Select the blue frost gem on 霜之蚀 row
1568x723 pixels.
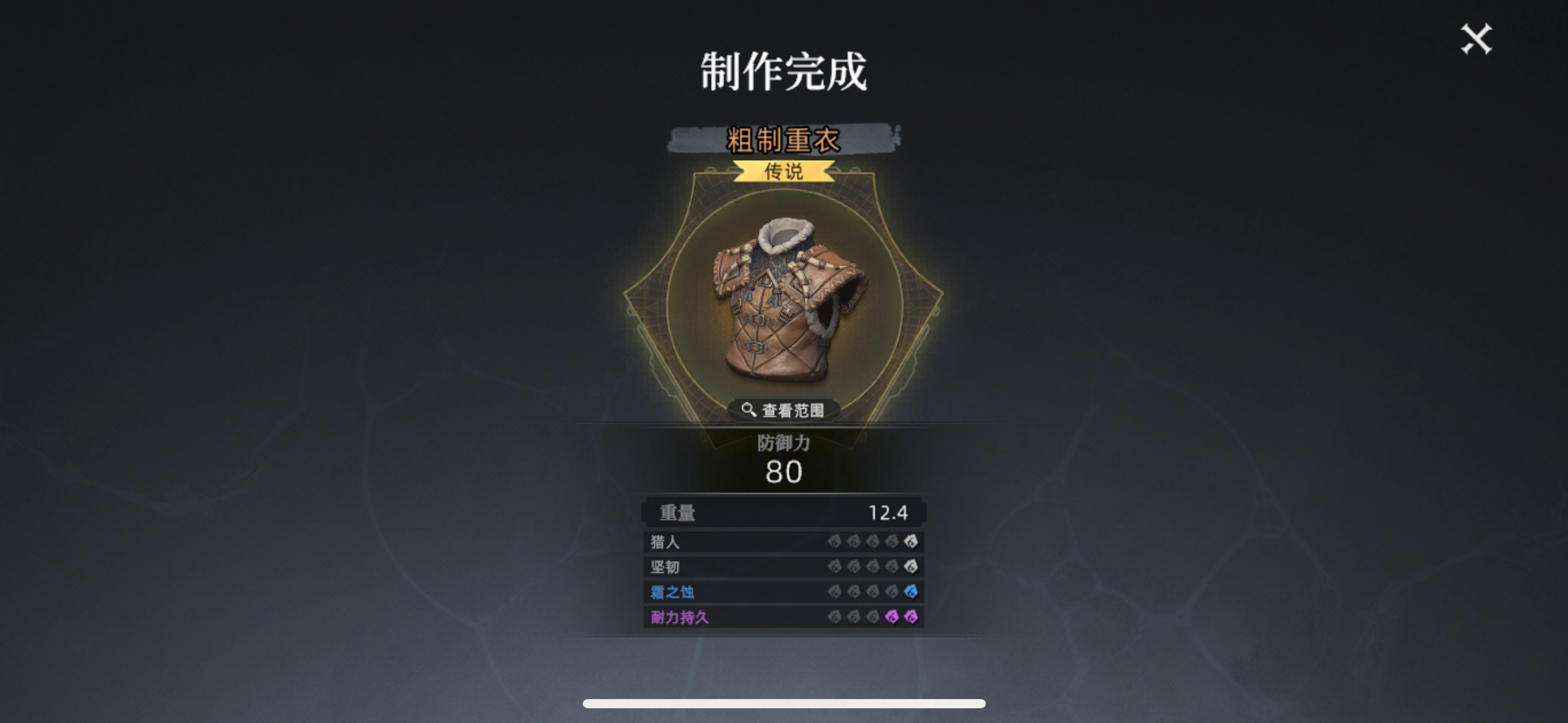(x=912, y=591)
